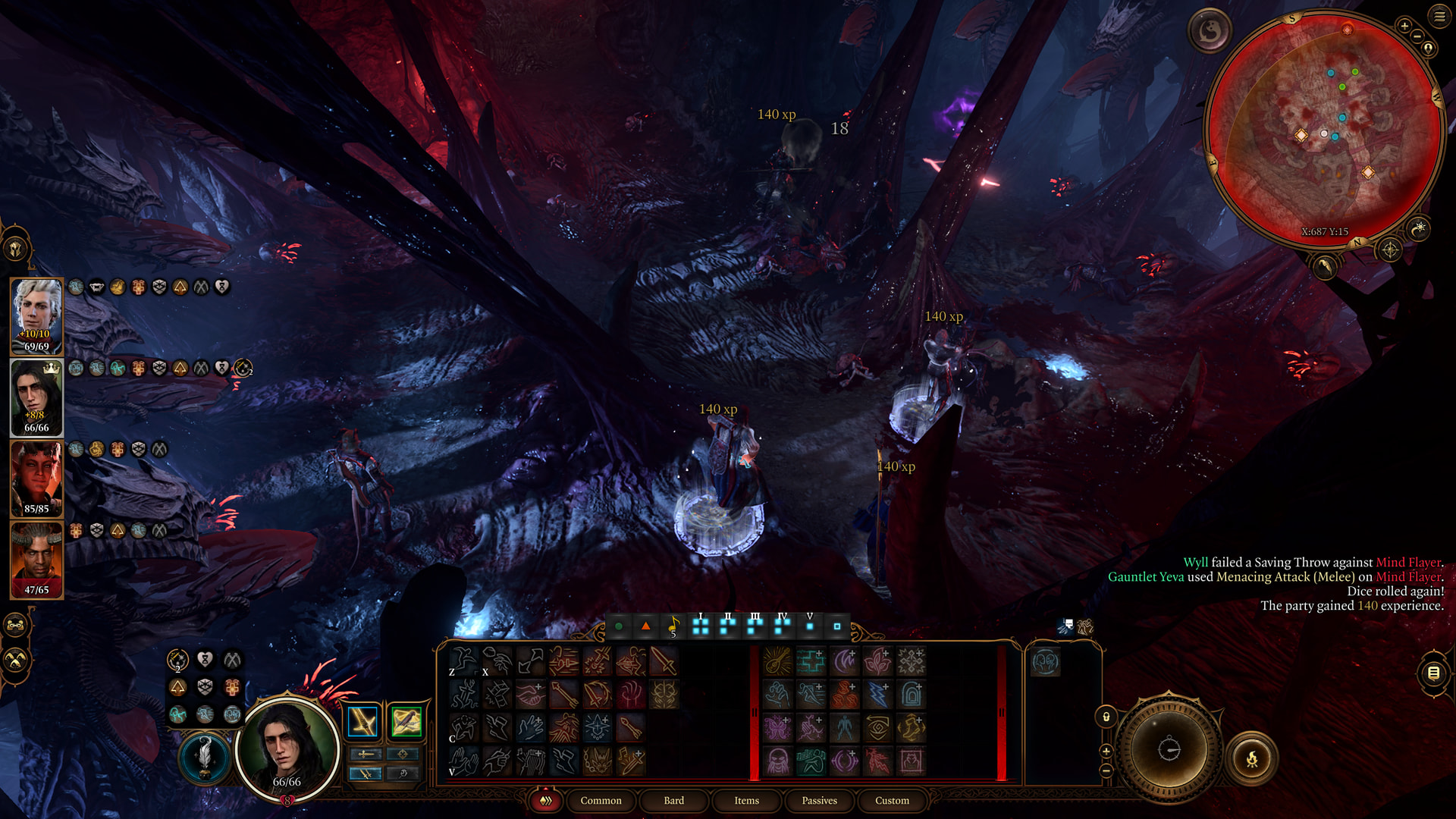This screenshot has height=819, width=1456.
Task: Use the main-hand sword attack action
Action: pyautogui.click(x=664, y=661)
